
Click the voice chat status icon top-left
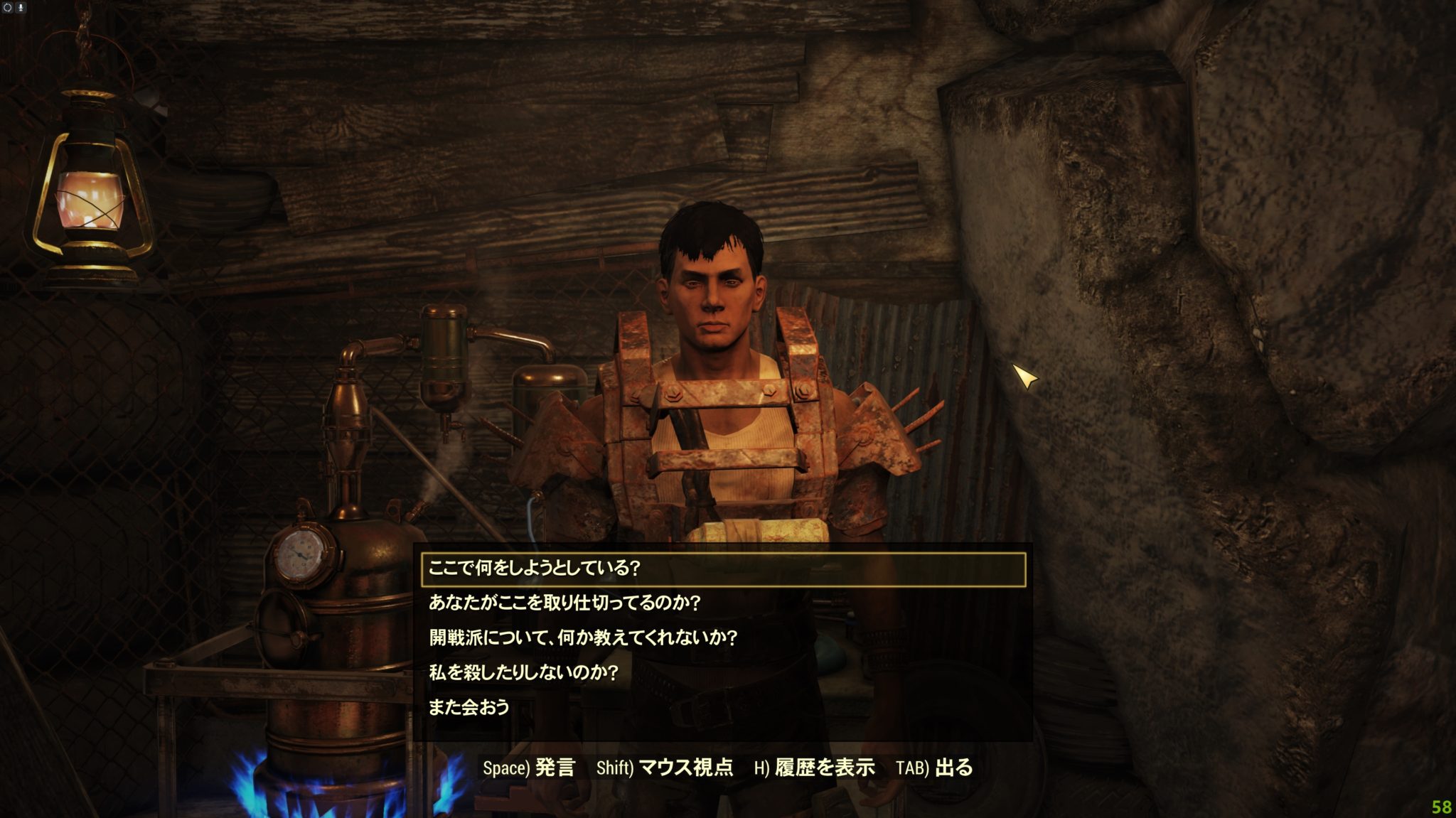pyautogui.click(x=8, y=7)
